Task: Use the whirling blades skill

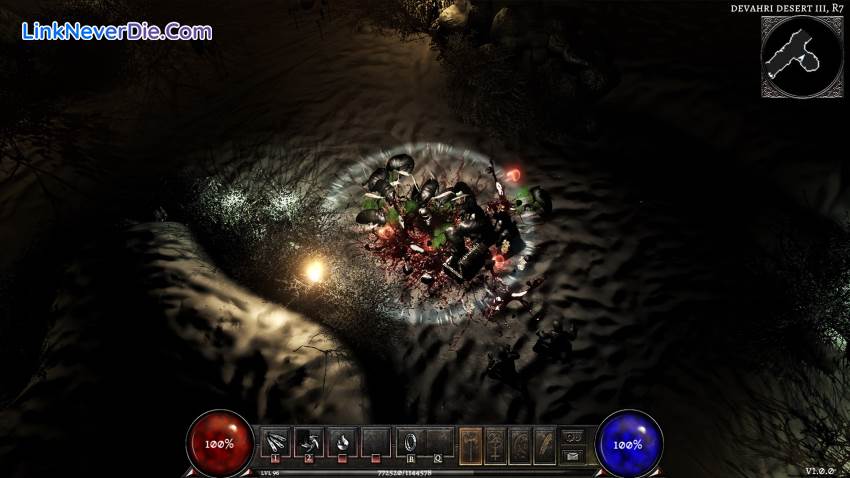Action: click(309, 441)
